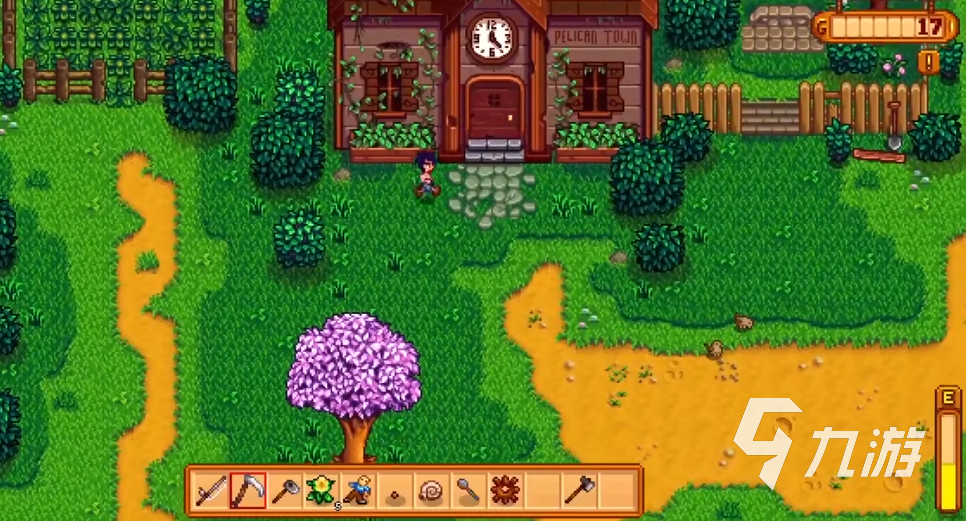Pick the doll figure item slot
The image size is (966, 521).
pos(358,490)
